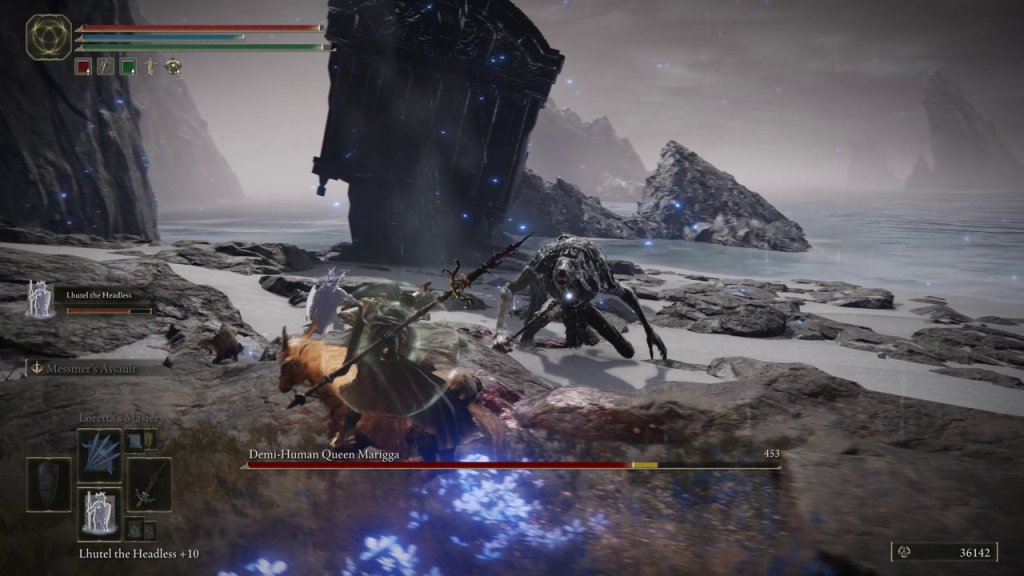Select the green status buff icon
The height and width of the screenshot is (576, 1024).
[x=128, y=67]
